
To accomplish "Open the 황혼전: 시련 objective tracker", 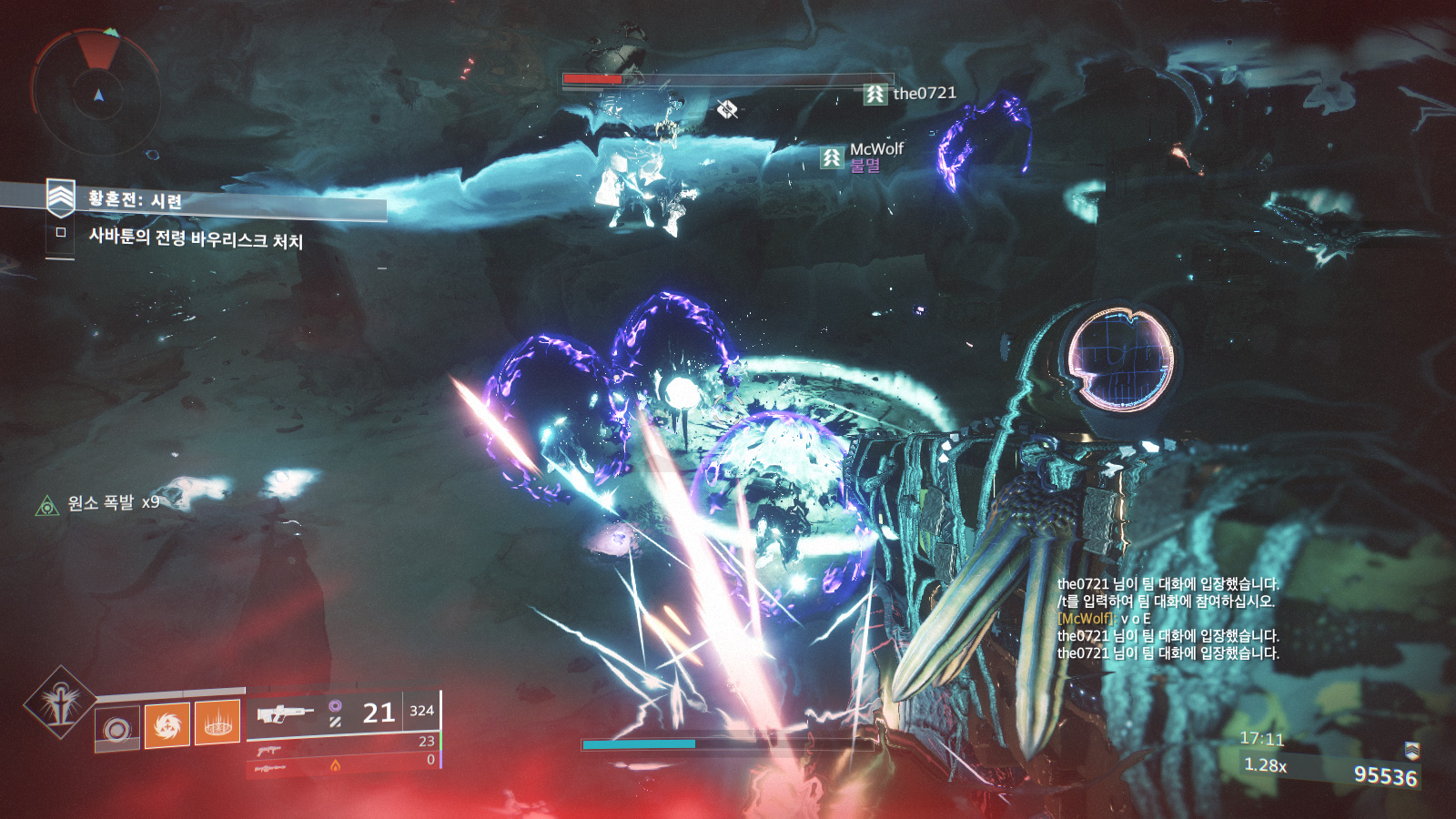I will [x=135, y=199].
